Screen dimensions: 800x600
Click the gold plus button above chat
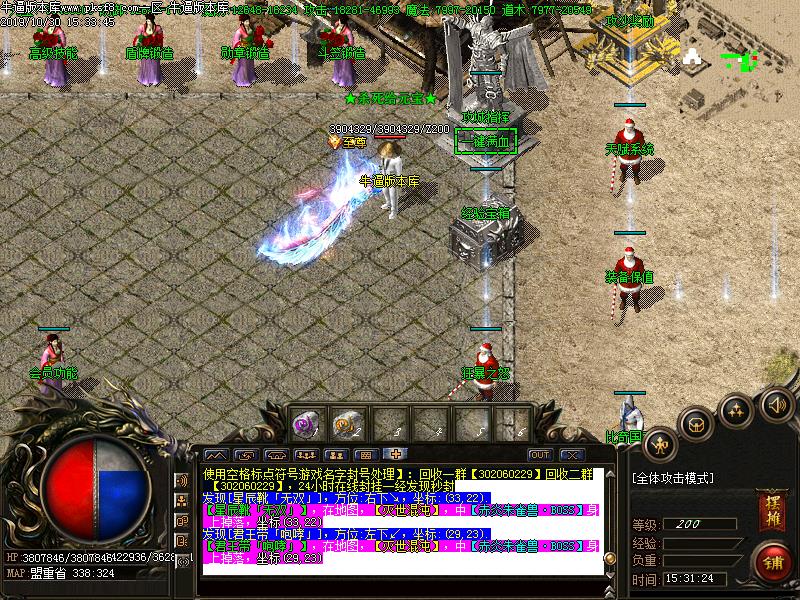[395, 455]
